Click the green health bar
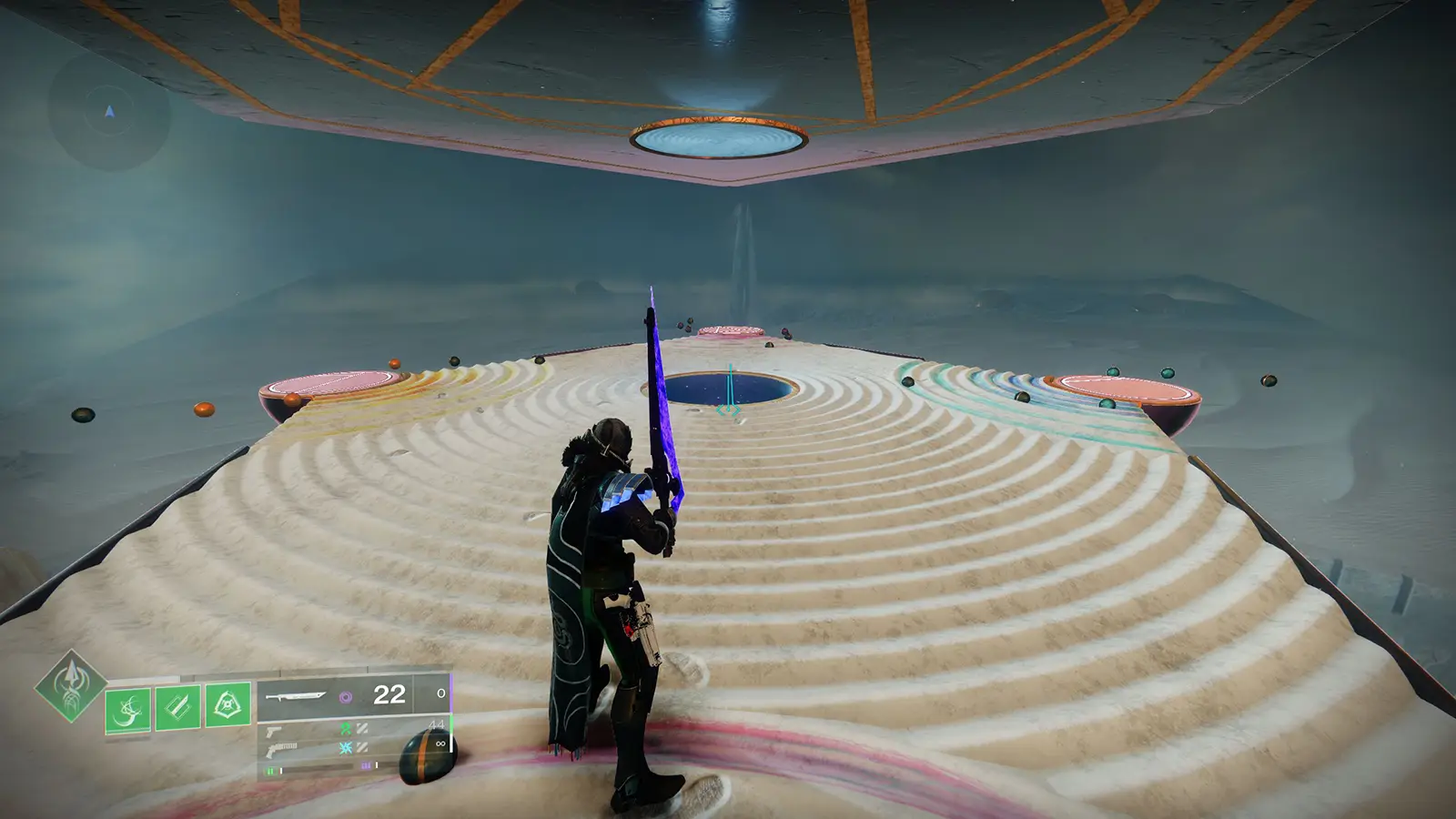The image size is (1456, 819). tap(273, 772)
